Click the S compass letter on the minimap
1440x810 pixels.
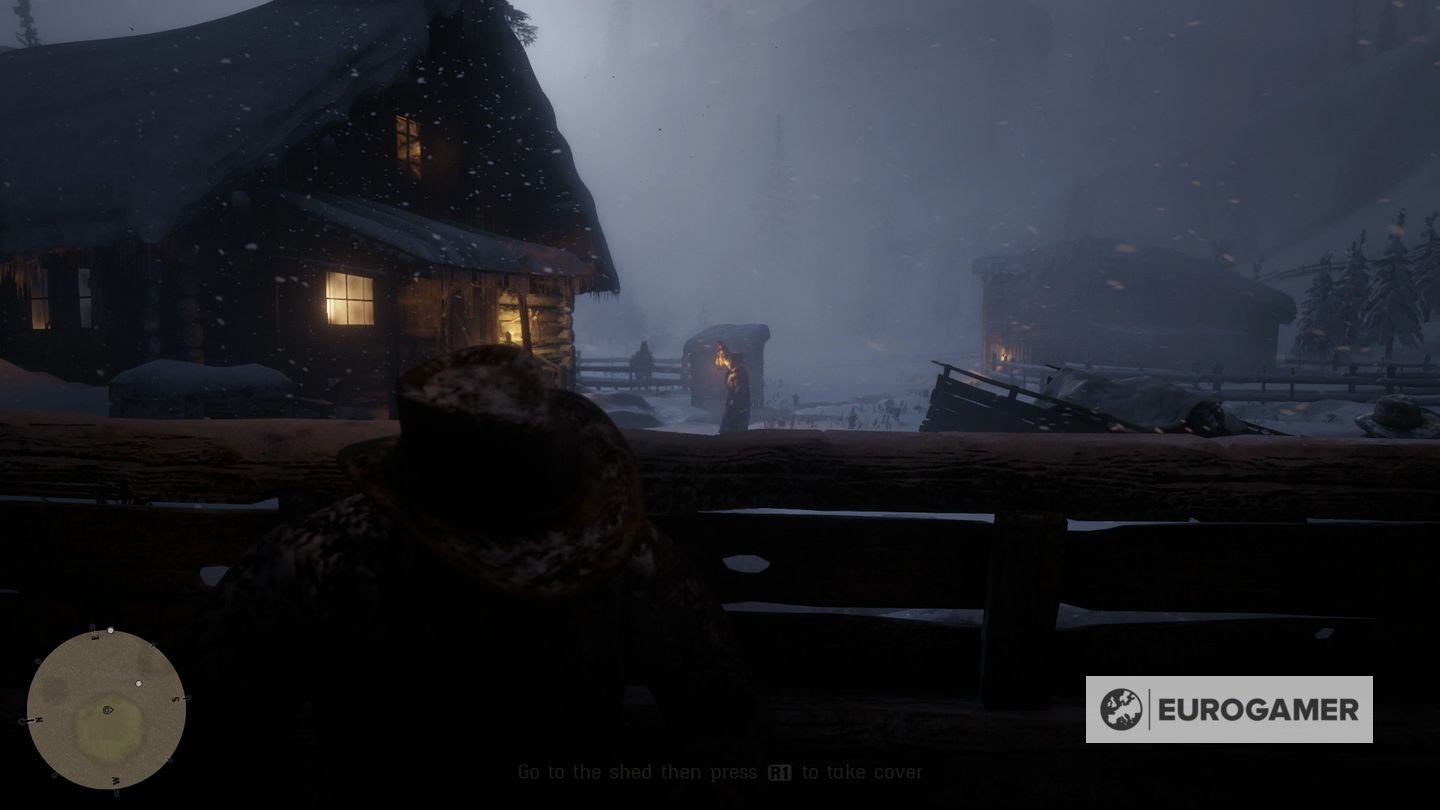[x=175, y=699]
